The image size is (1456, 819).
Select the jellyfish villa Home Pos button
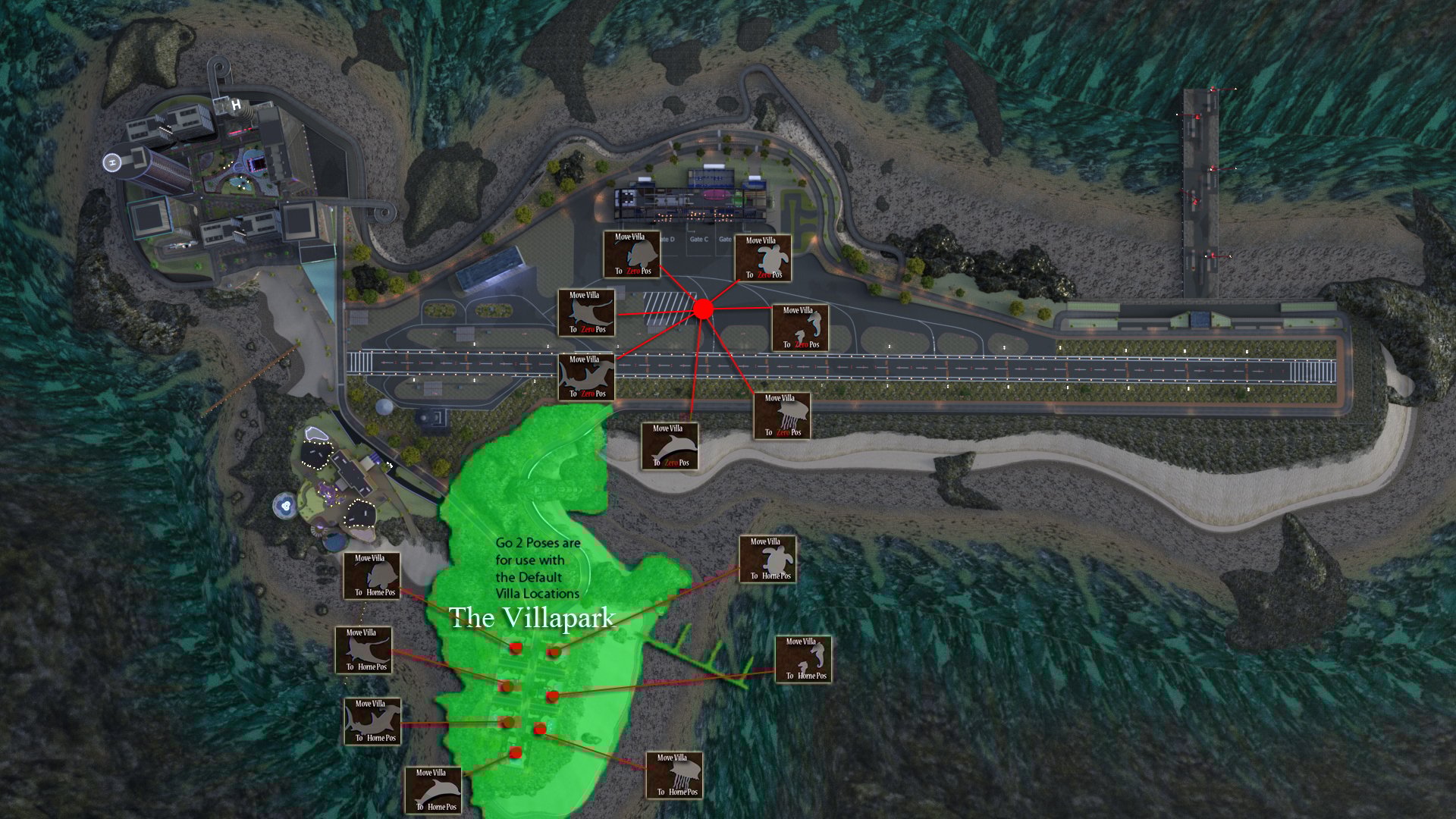(674, 776)
